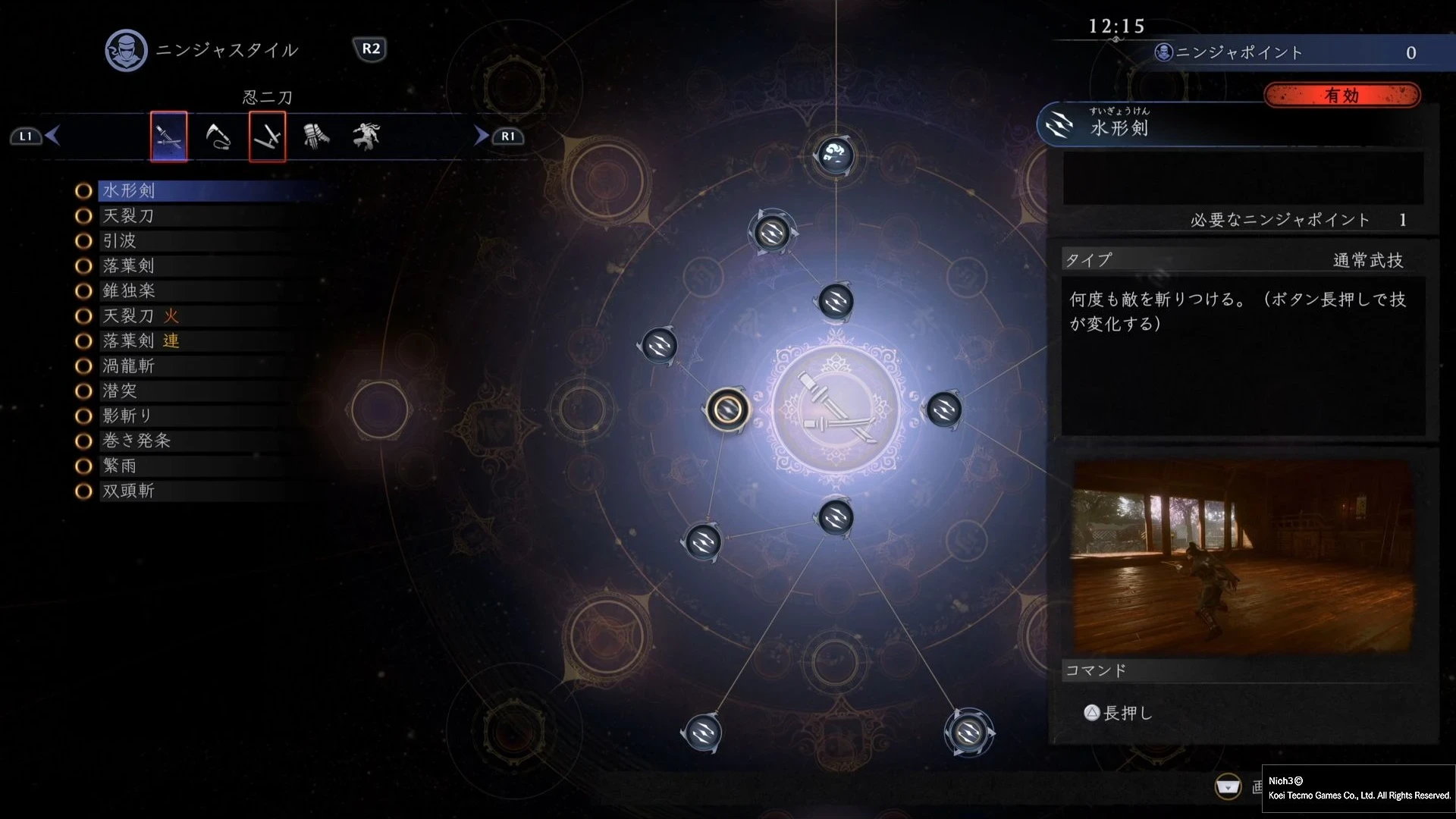Select the red-outlined dual ninja swords tab
The height and width of the screenshot is (819, 1456).
pyautogui.click(x=268, y=136)
